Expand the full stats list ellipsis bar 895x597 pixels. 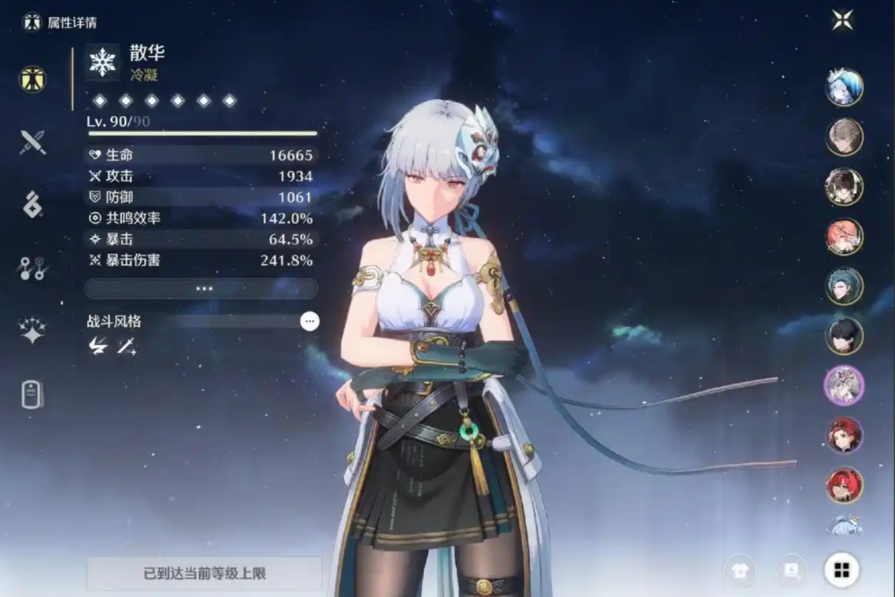[x=202, y=288]
